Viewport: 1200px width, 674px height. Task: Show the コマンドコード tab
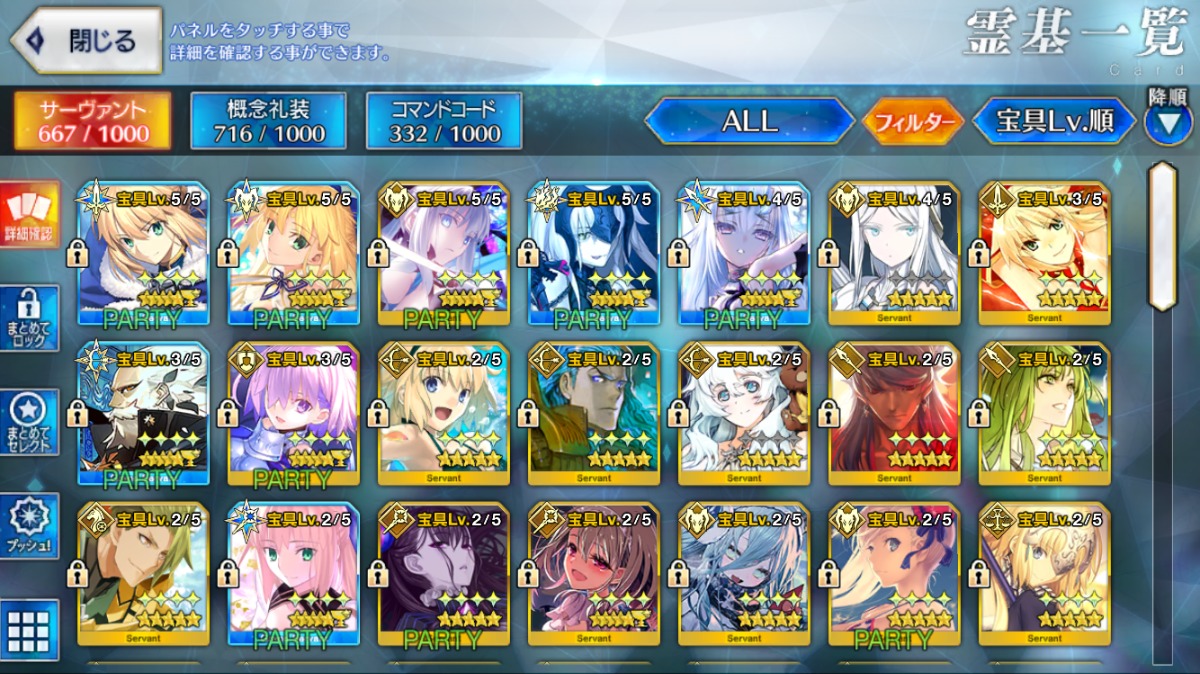pos(444,121)
